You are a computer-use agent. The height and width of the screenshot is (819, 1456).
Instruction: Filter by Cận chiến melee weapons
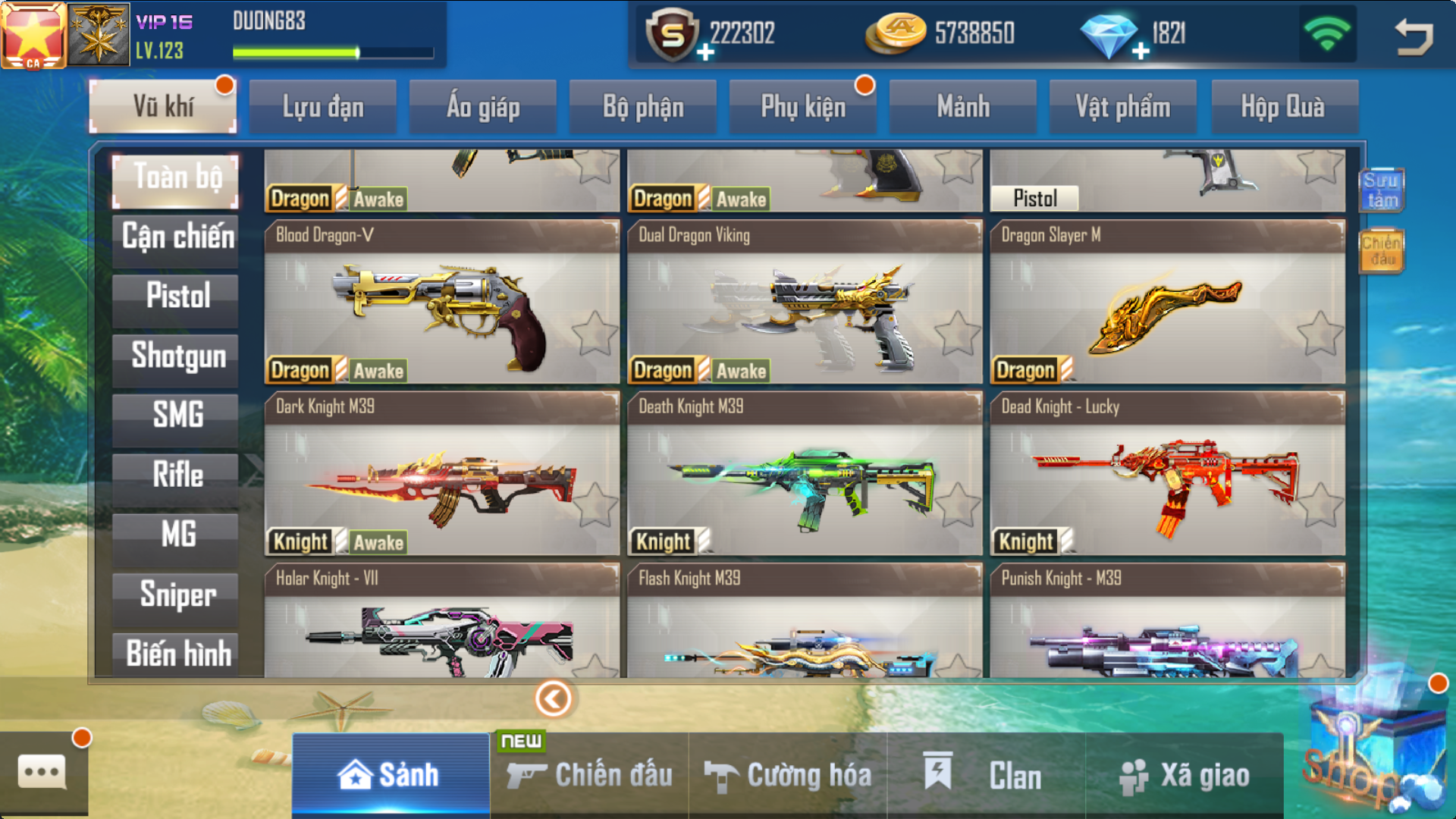click(177, 237)
